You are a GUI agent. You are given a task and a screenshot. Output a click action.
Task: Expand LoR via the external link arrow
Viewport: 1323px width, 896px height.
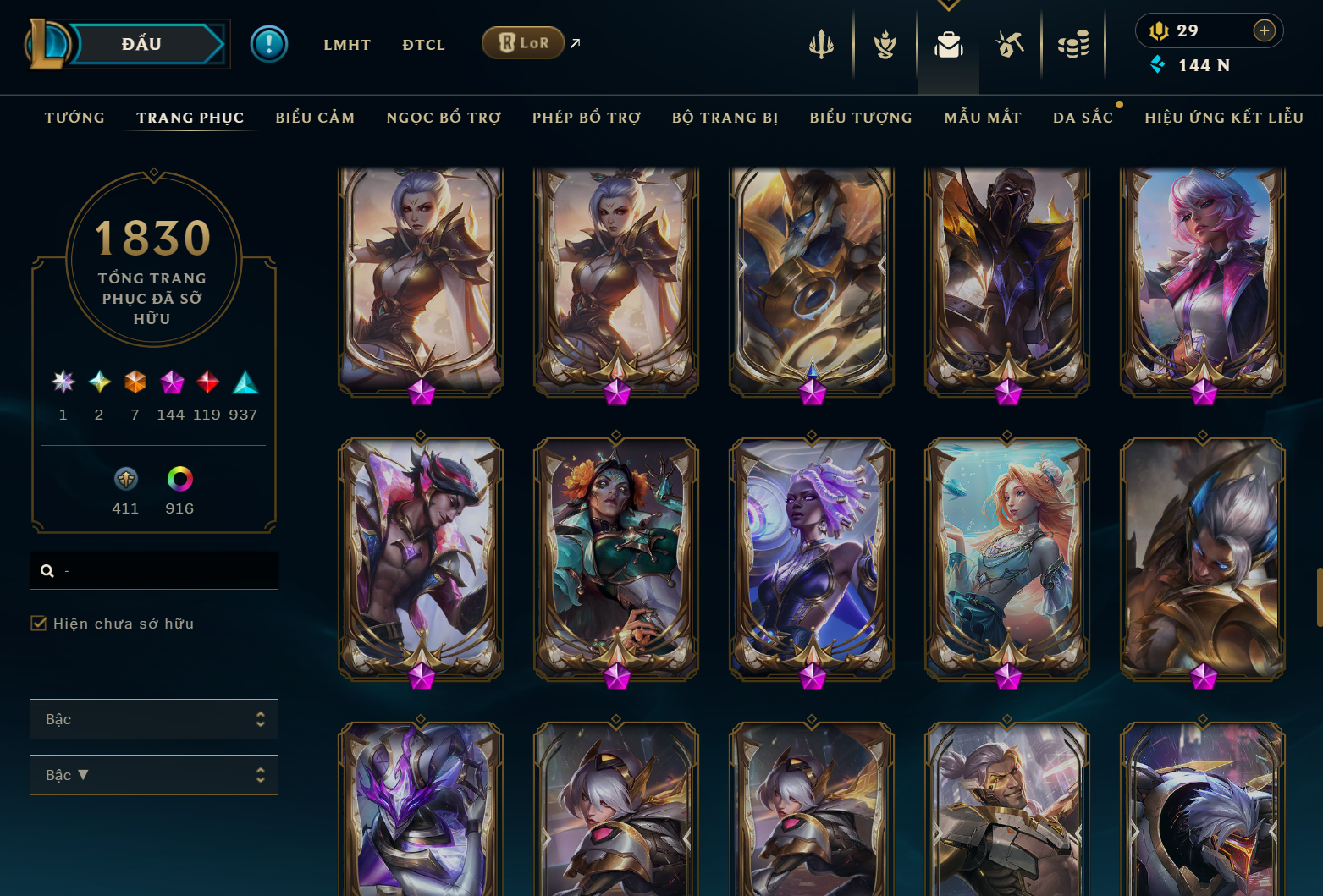pos(574,42)
